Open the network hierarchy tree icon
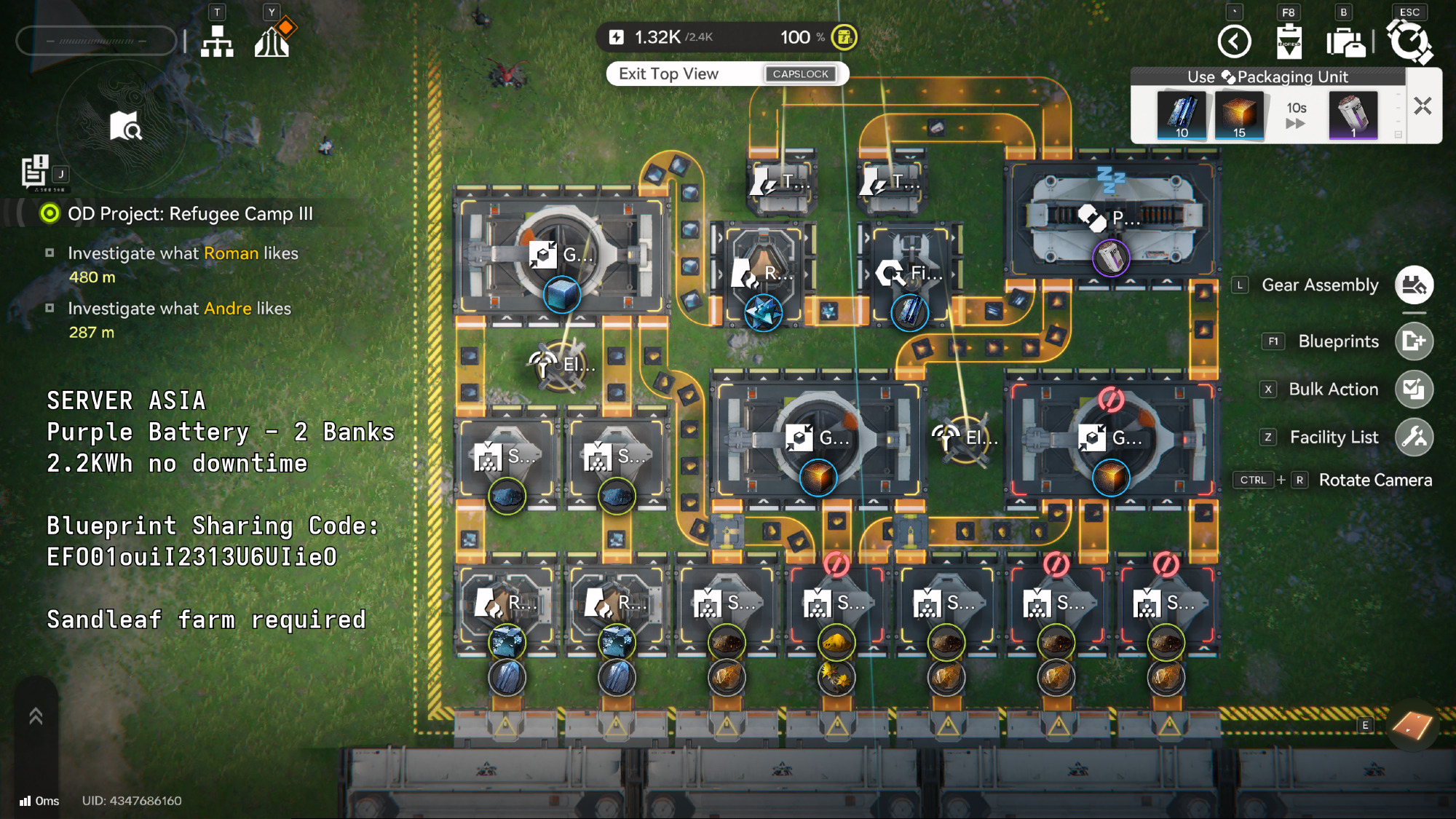This screenshot has width=1456, height=819. 217,41
